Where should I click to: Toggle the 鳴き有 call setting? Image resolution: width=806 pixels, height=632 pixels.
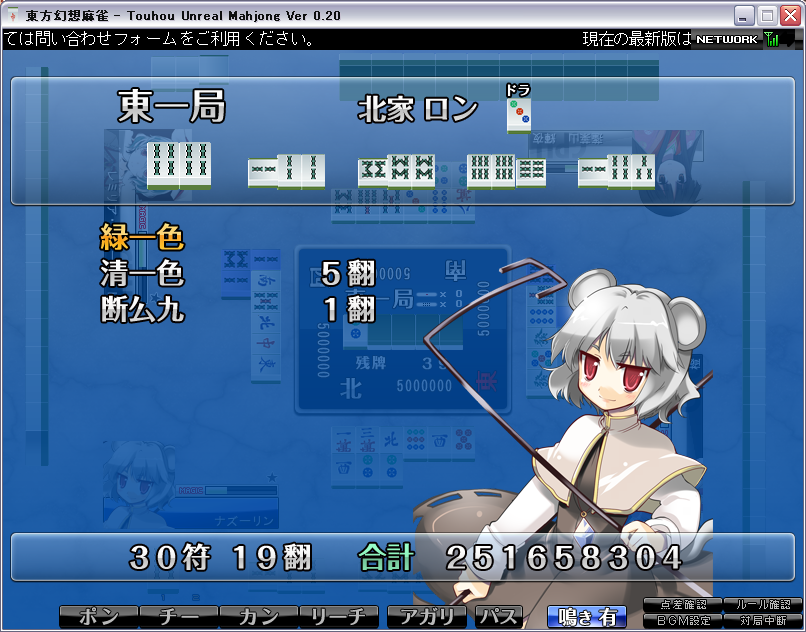[587, 617]
